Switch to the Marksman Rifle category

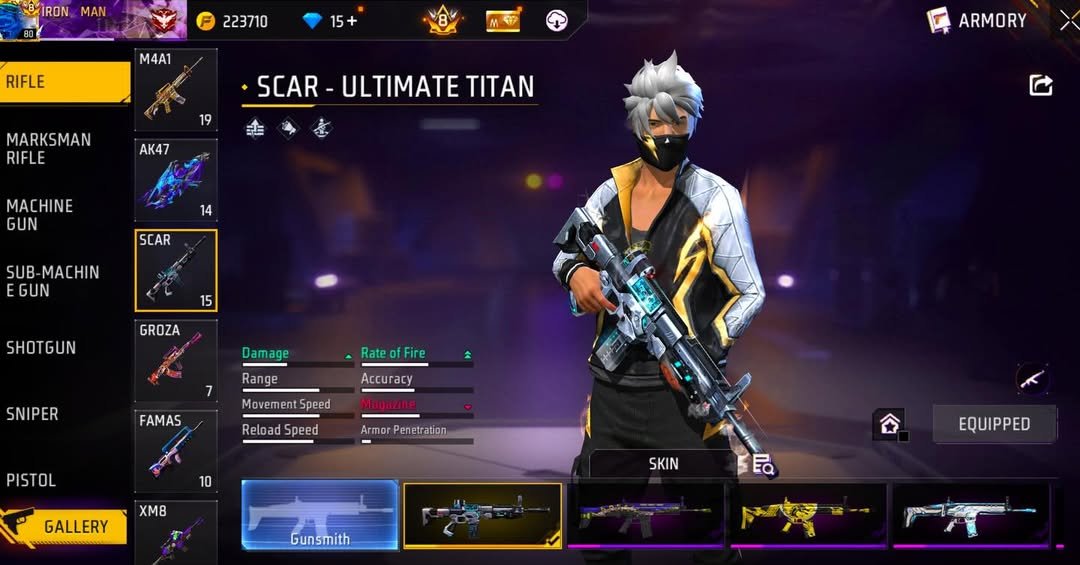(x=48, y=148)
